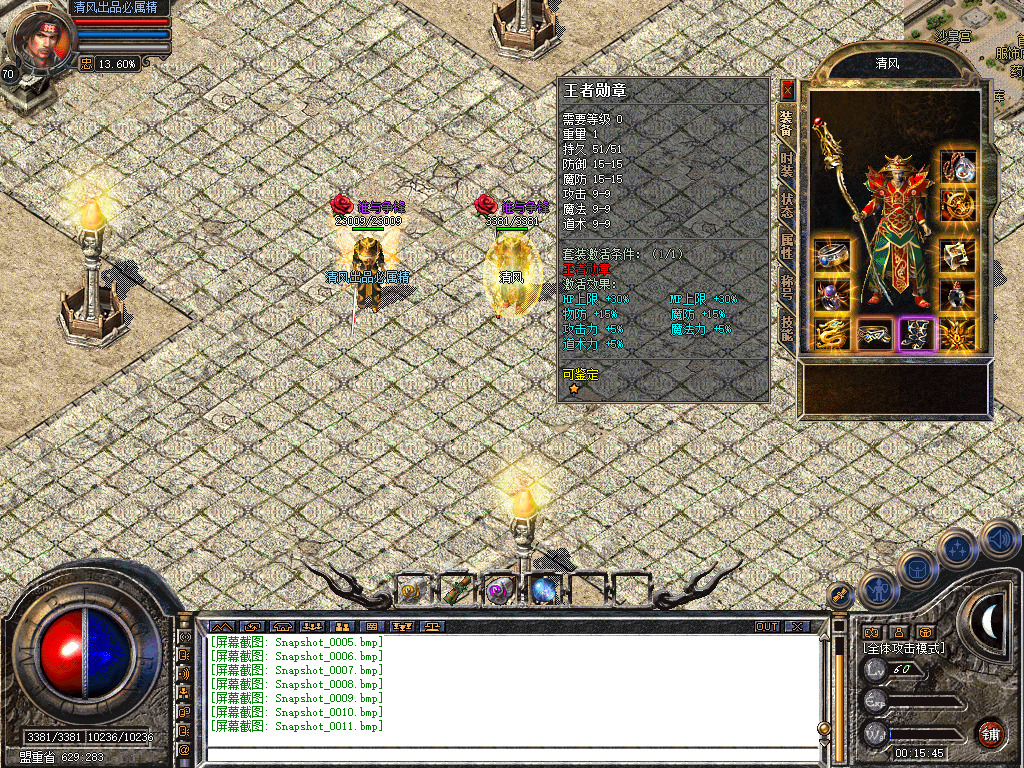The image size is (1024, 768).
Task: Select the belt equipment slot
Action: click(x=874, y=334)
